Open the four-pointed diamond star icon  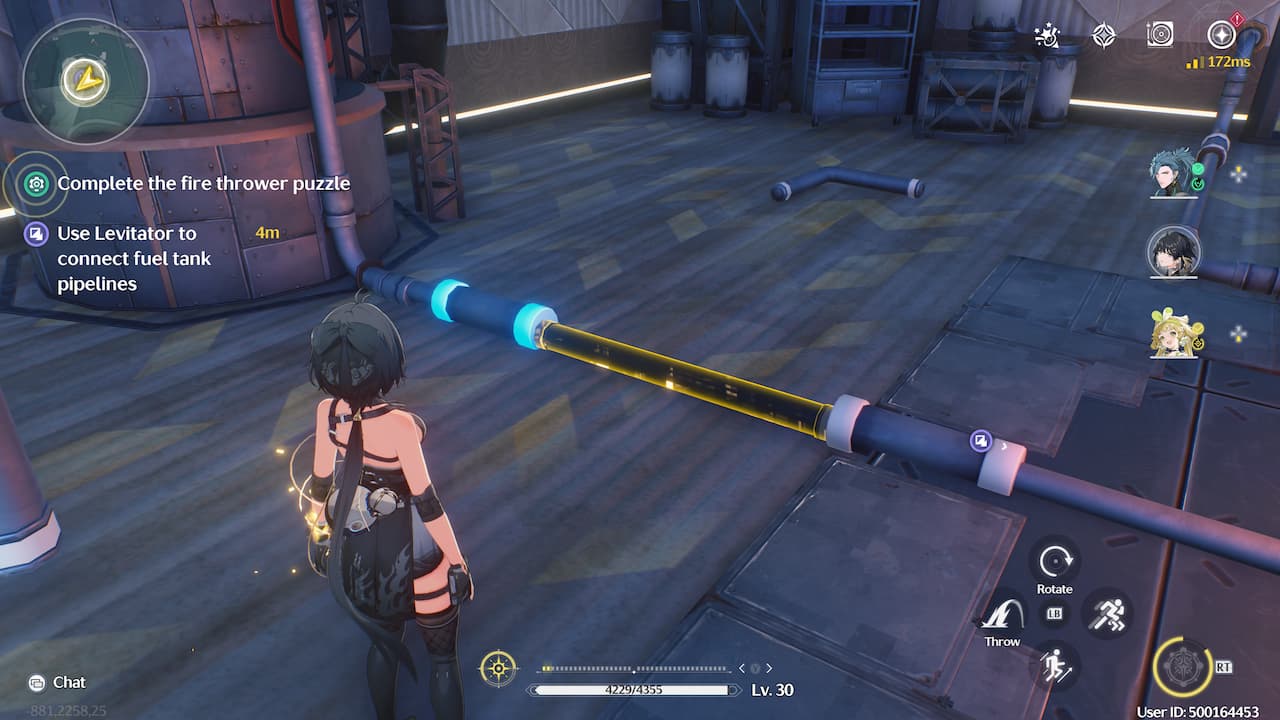(x=1103, y=36)
